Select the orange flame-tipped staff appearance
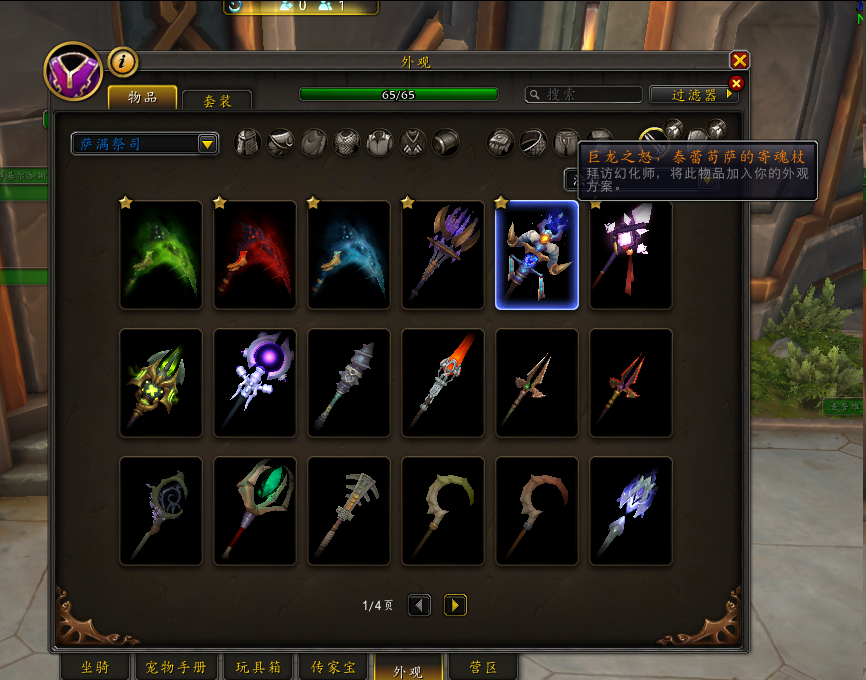The width and height of the screenshot is (866, 680). point(443,383)
